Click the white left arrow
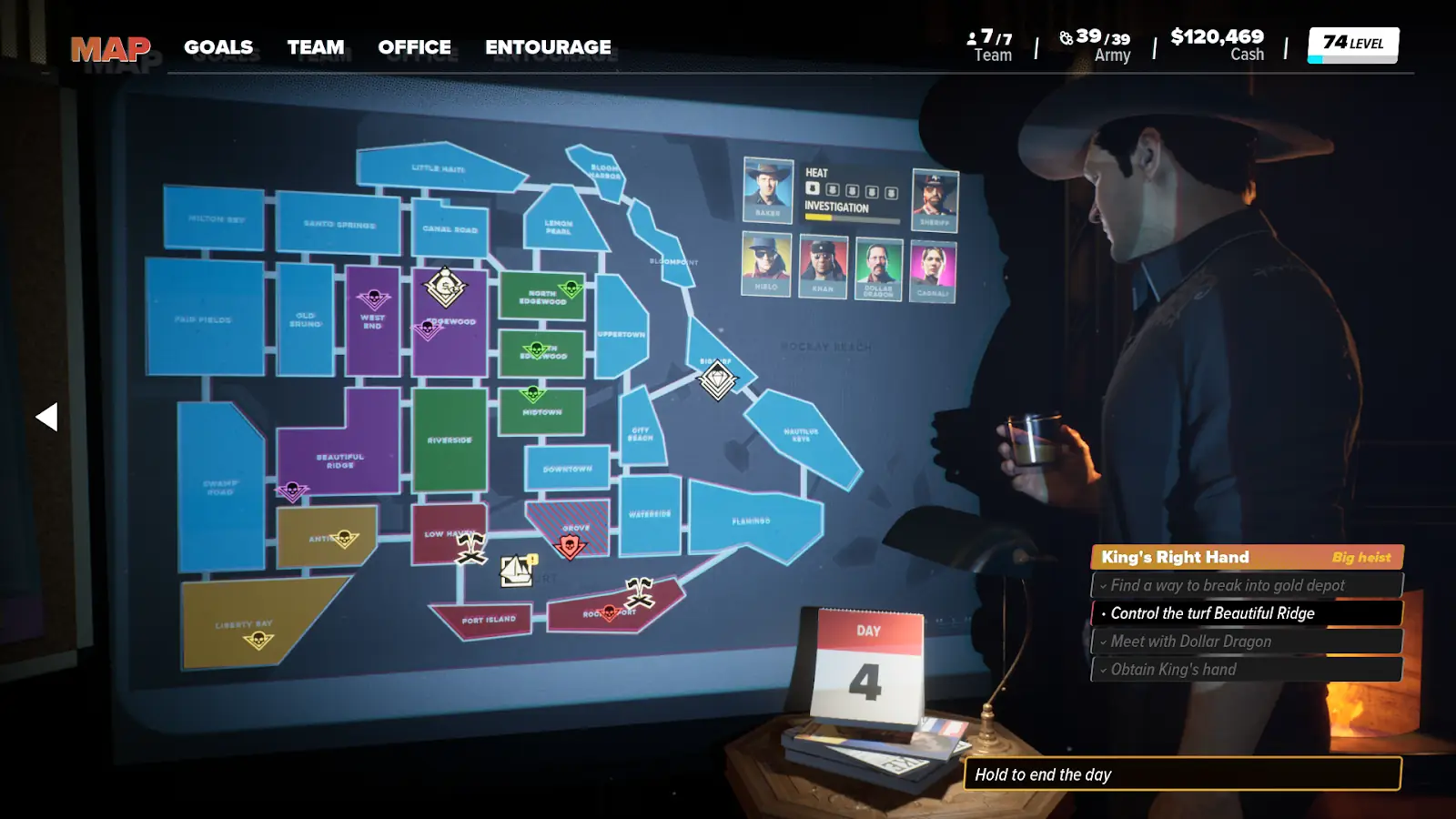Image resolution: width=1456 pixels, height=819 pixels. pos(46,417)
